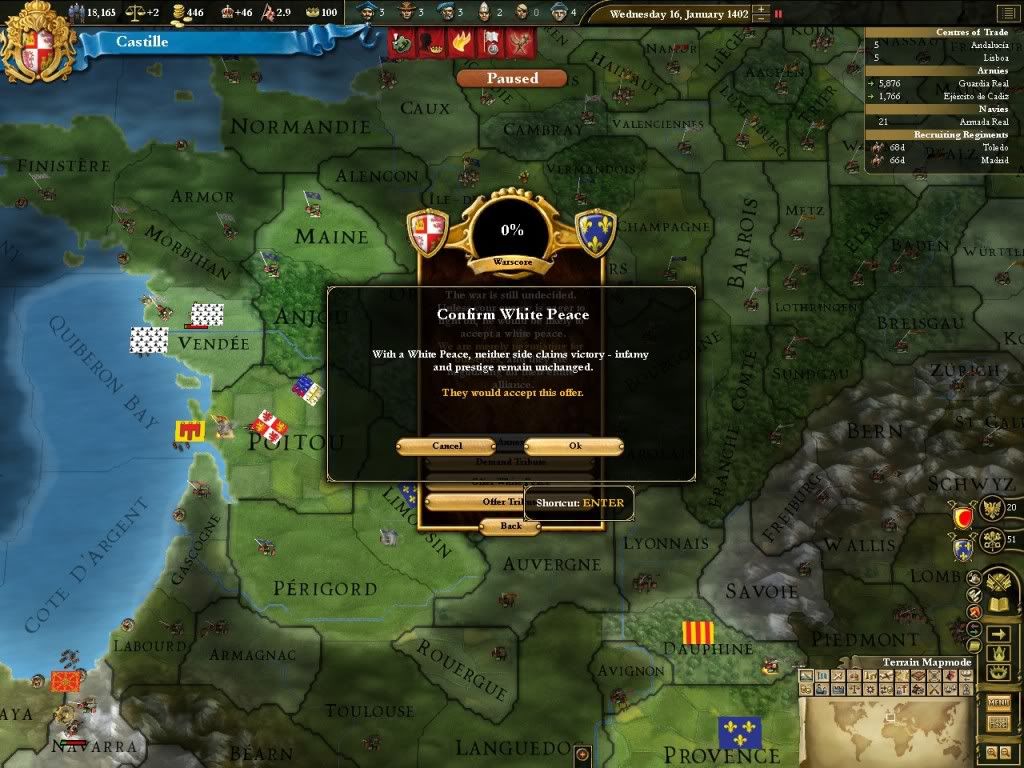
Task: Open the game Menu button
Action: pyautogui.click(x=998, y=704)
